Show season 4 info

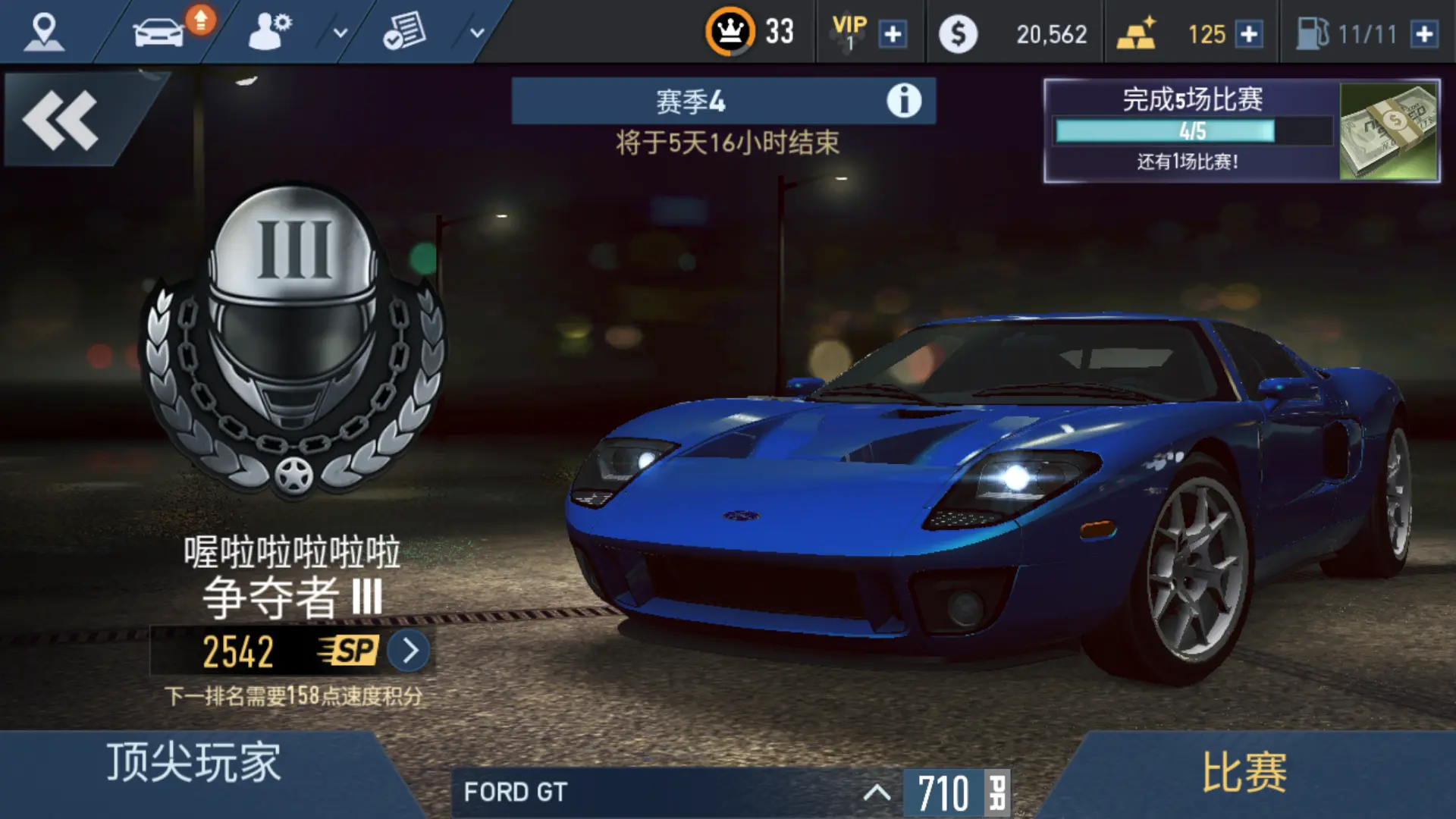[x=903, y=101]
